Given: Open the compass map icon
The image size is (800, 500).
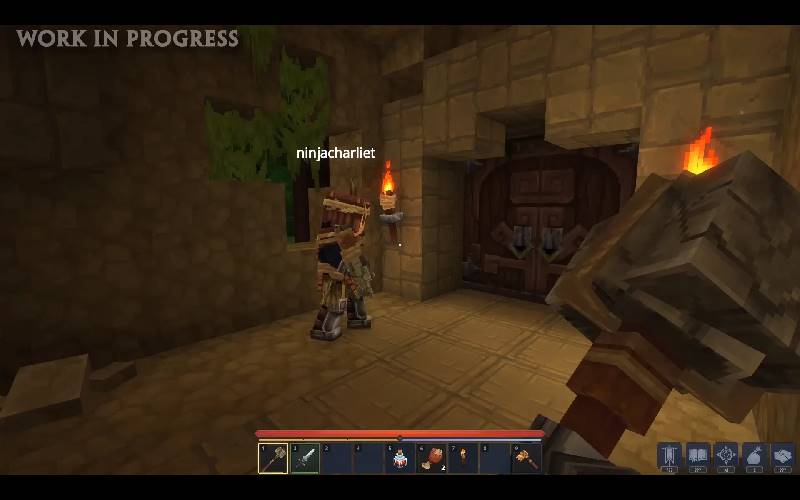Looking at the screenshot, I should pyautogui.click(x=726, y=455).
